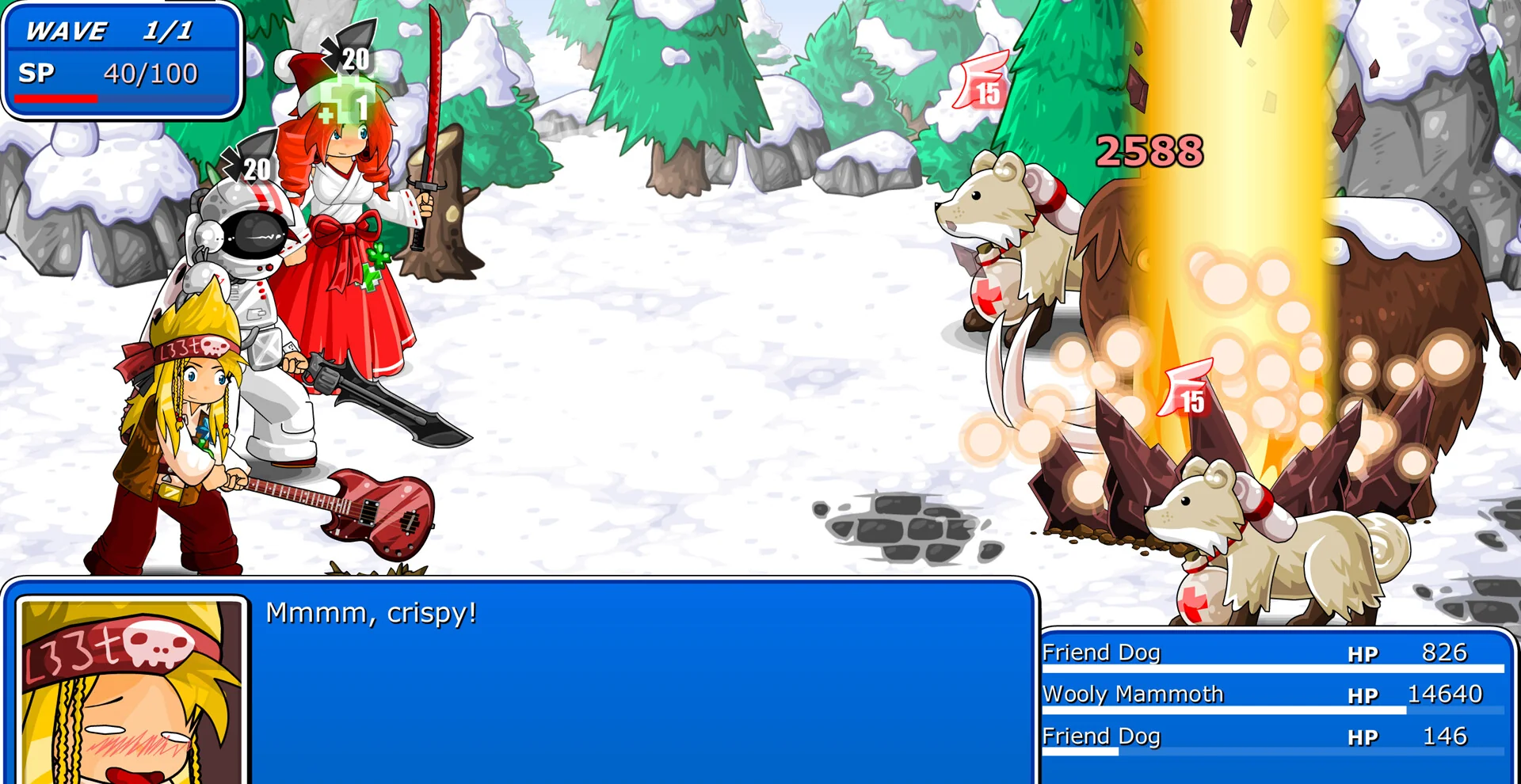The image size is (1521, 784).
Task: Pick the Friend Dog entry with 146 HP
Action: [x=1274, y=736]
